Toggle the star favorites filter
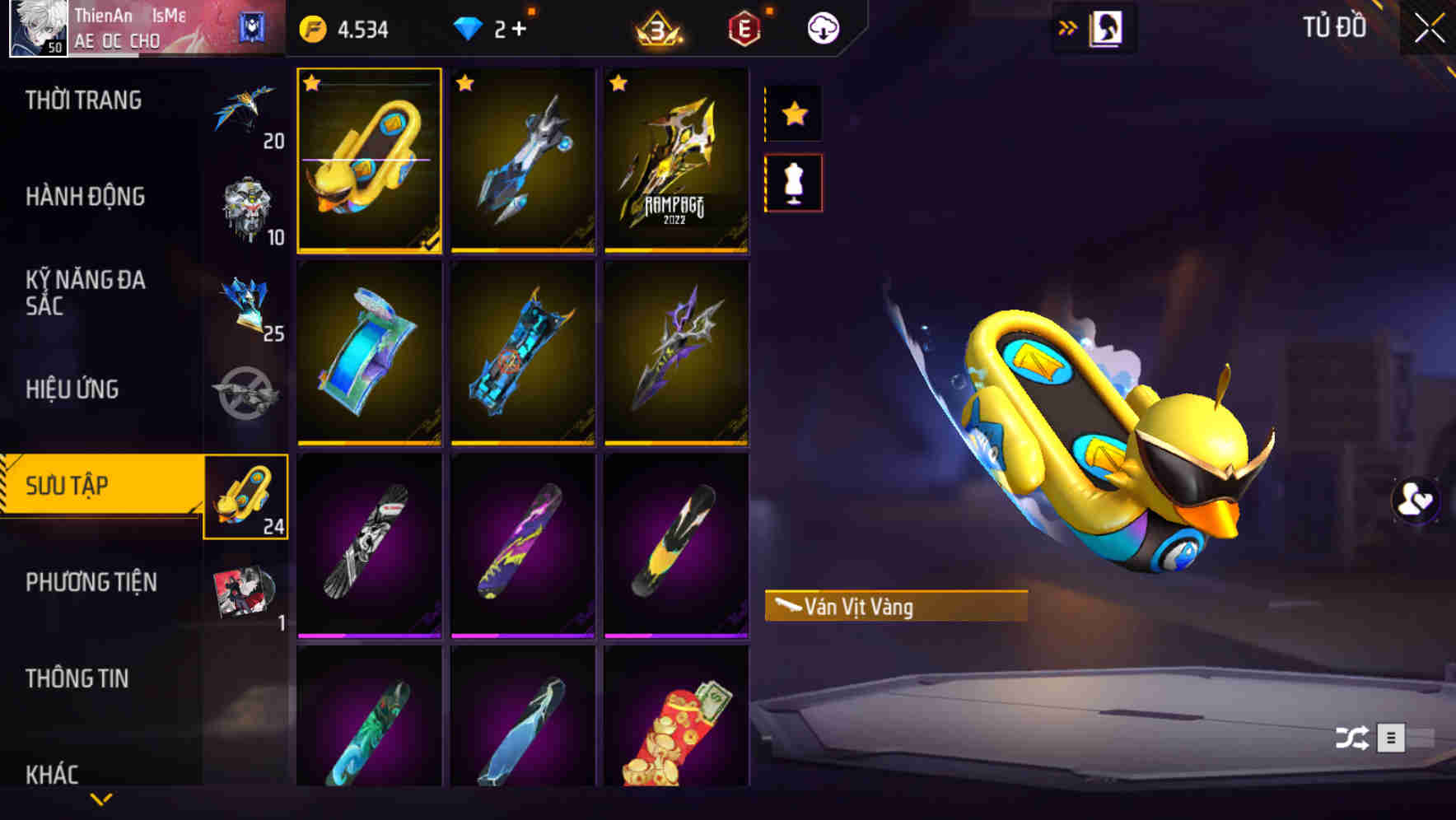1456x820 pixels. point(793,114)
